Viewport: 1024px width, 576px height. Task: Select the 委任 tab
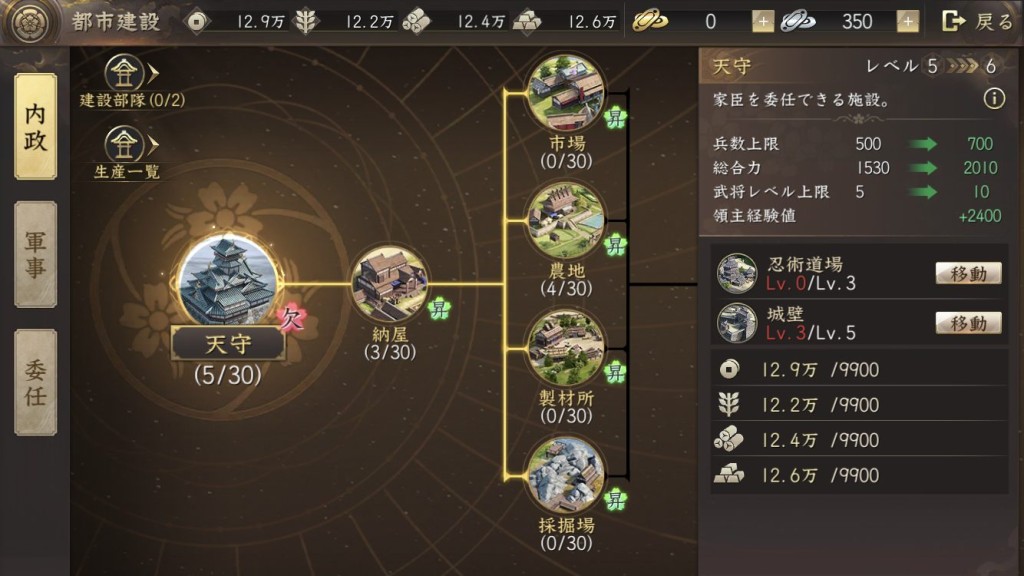35,383
